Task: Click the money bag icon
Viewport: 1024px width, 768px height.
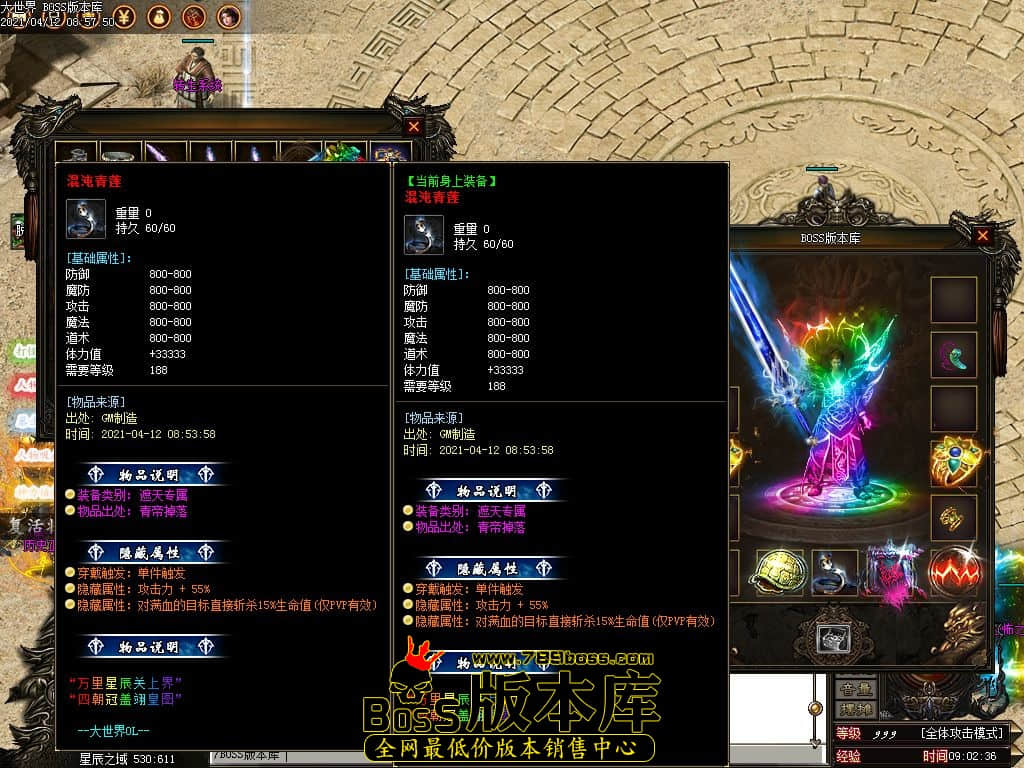Action: (x=158, y=16)
